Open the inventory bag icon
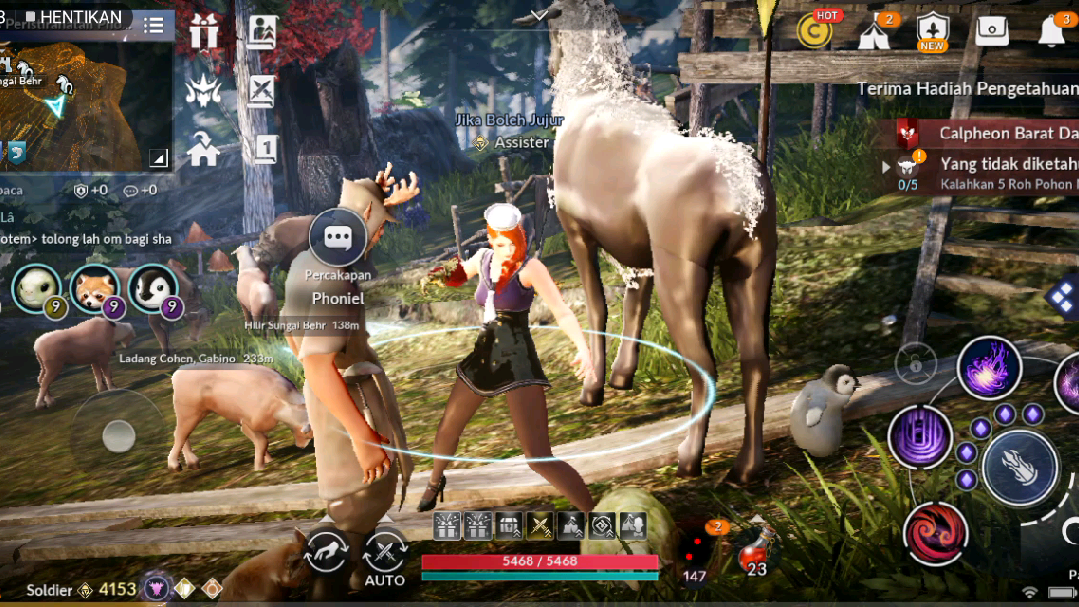This screenshot has width=1079, height=607. coord(992,31)
